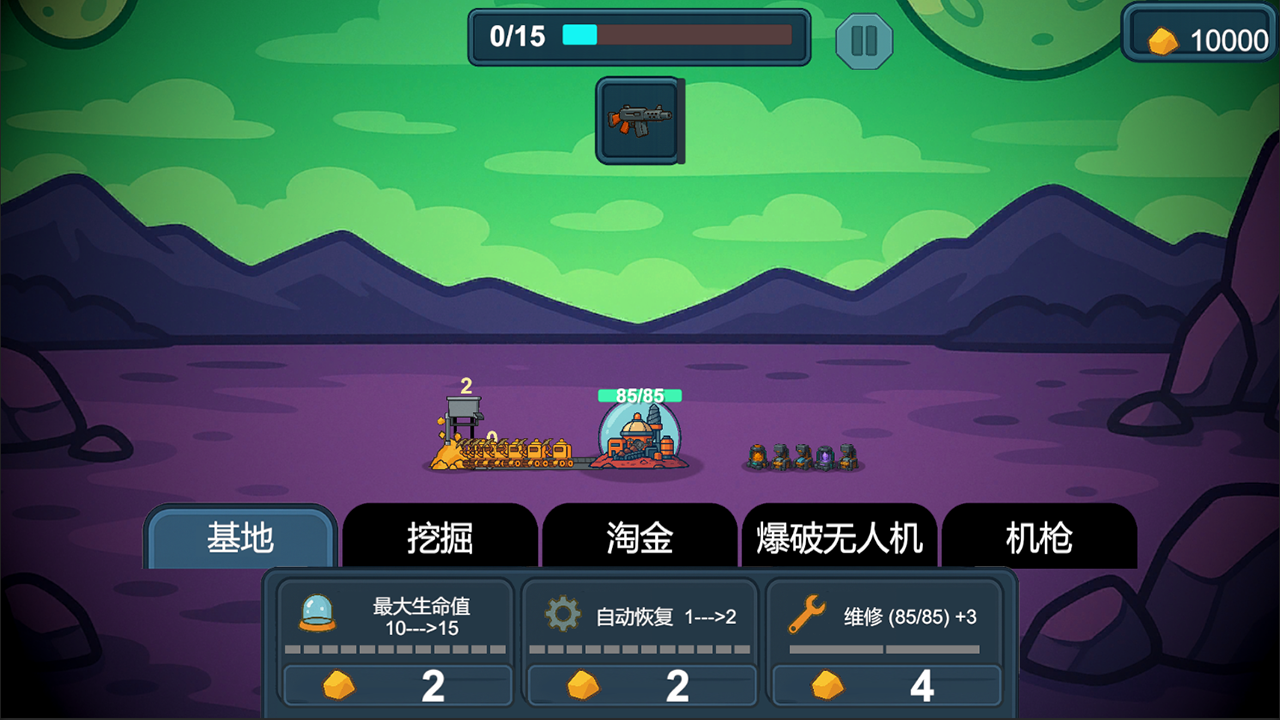Pause the game

tap(864, 41)
